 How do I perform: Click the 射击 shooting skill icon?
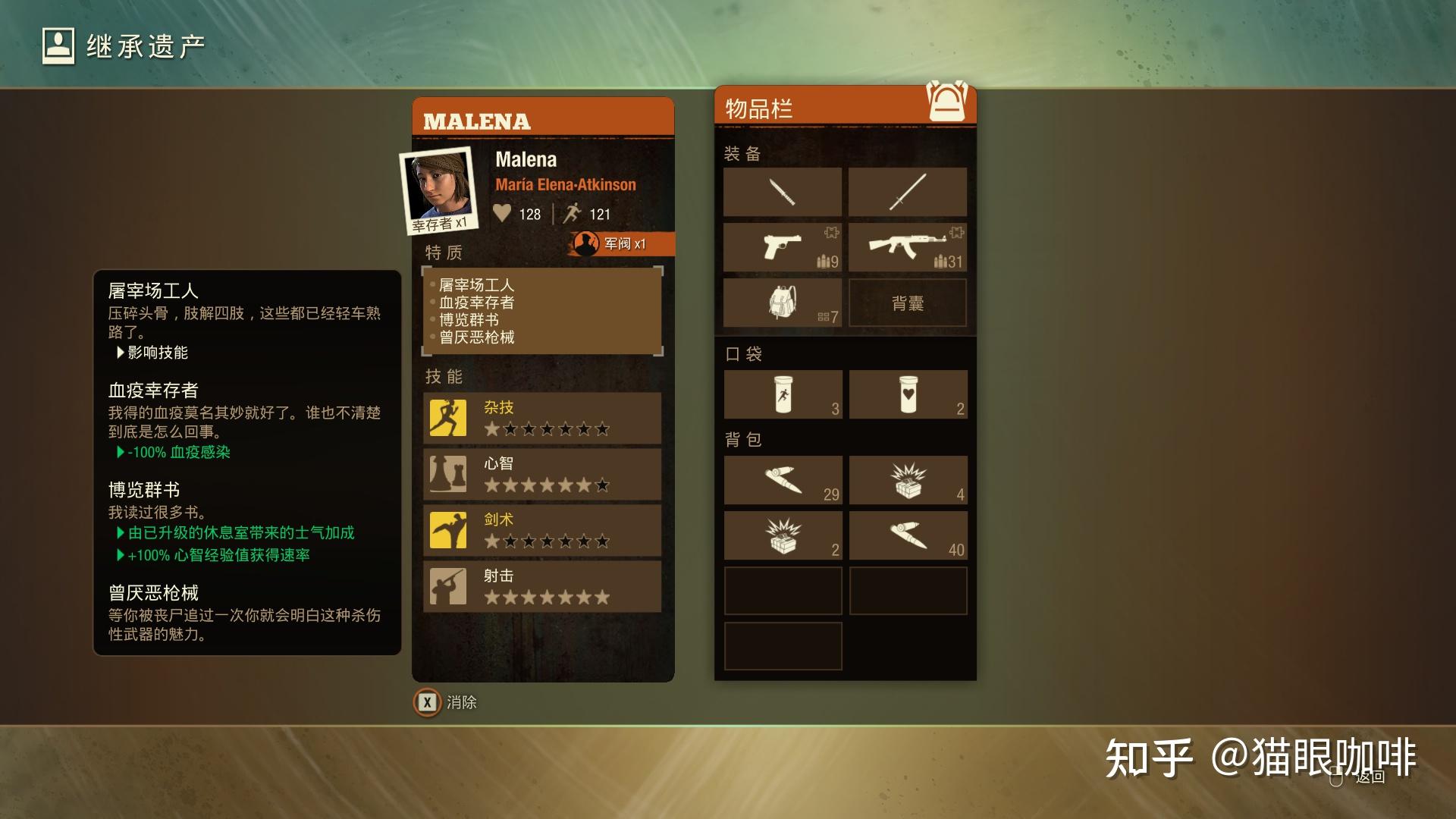coord(448,586)
